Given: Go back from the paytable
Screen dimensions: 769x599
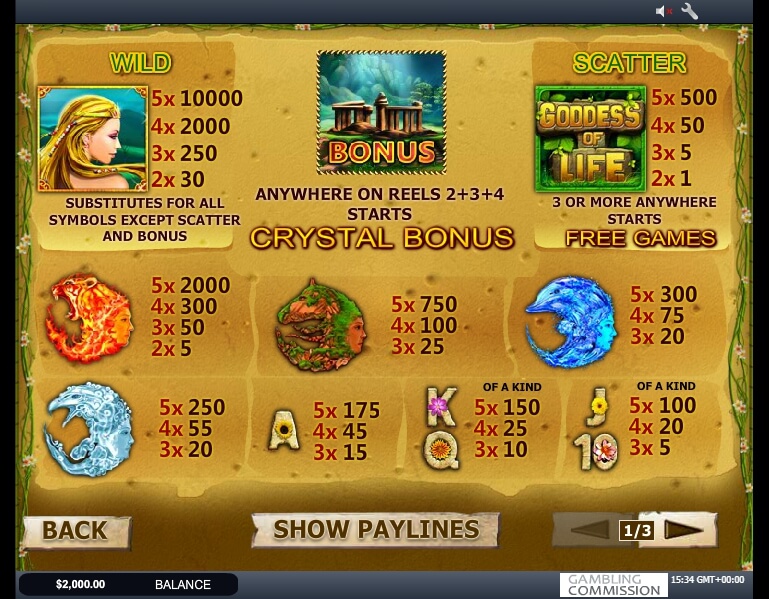Looking at the screenshot, I should [x=75, y=531].
